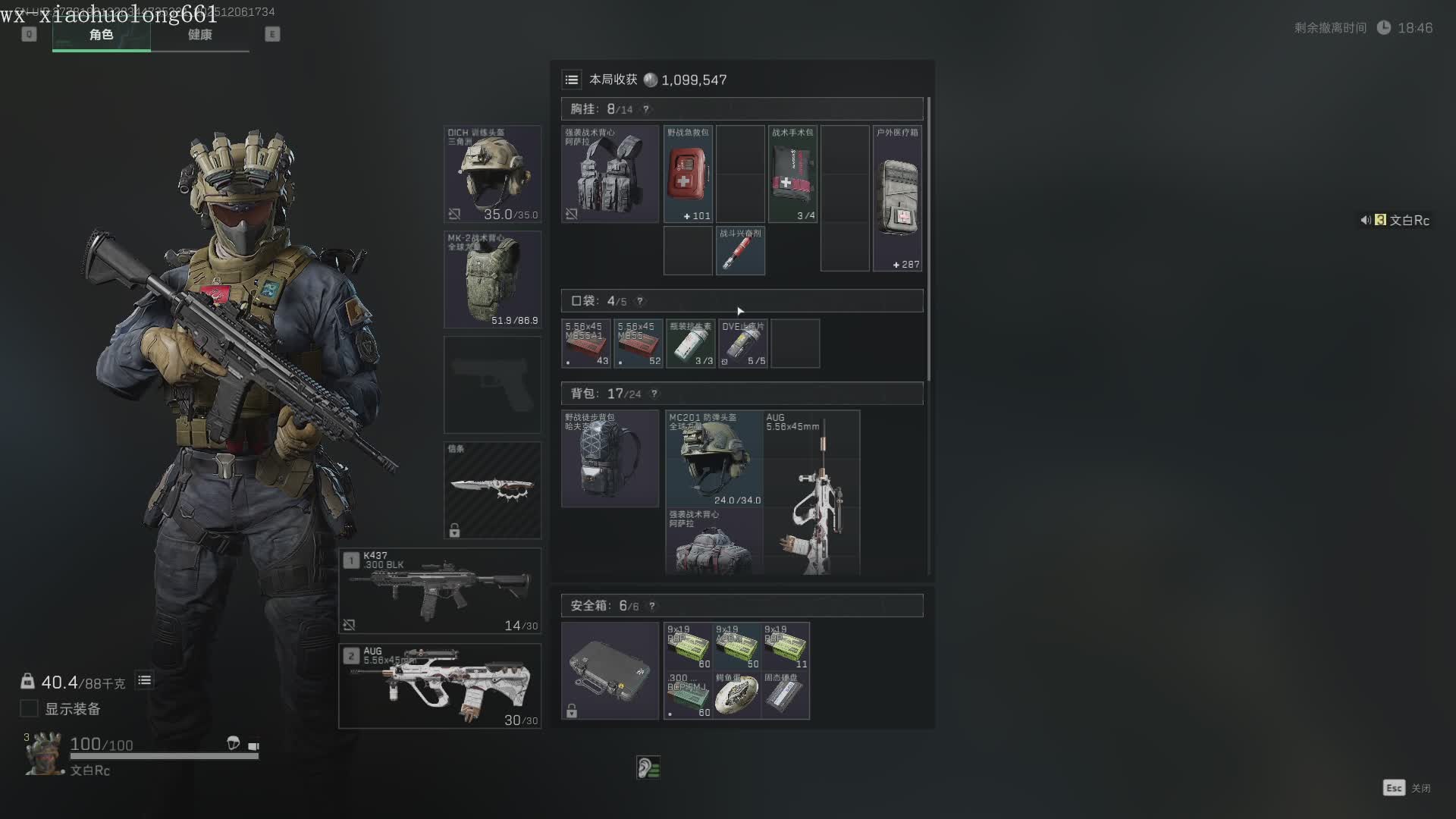Select the MC201 bulletproof helmet in backpack
The height and width of the screenshot is (819, 1456).
click(x=714, y=458)
